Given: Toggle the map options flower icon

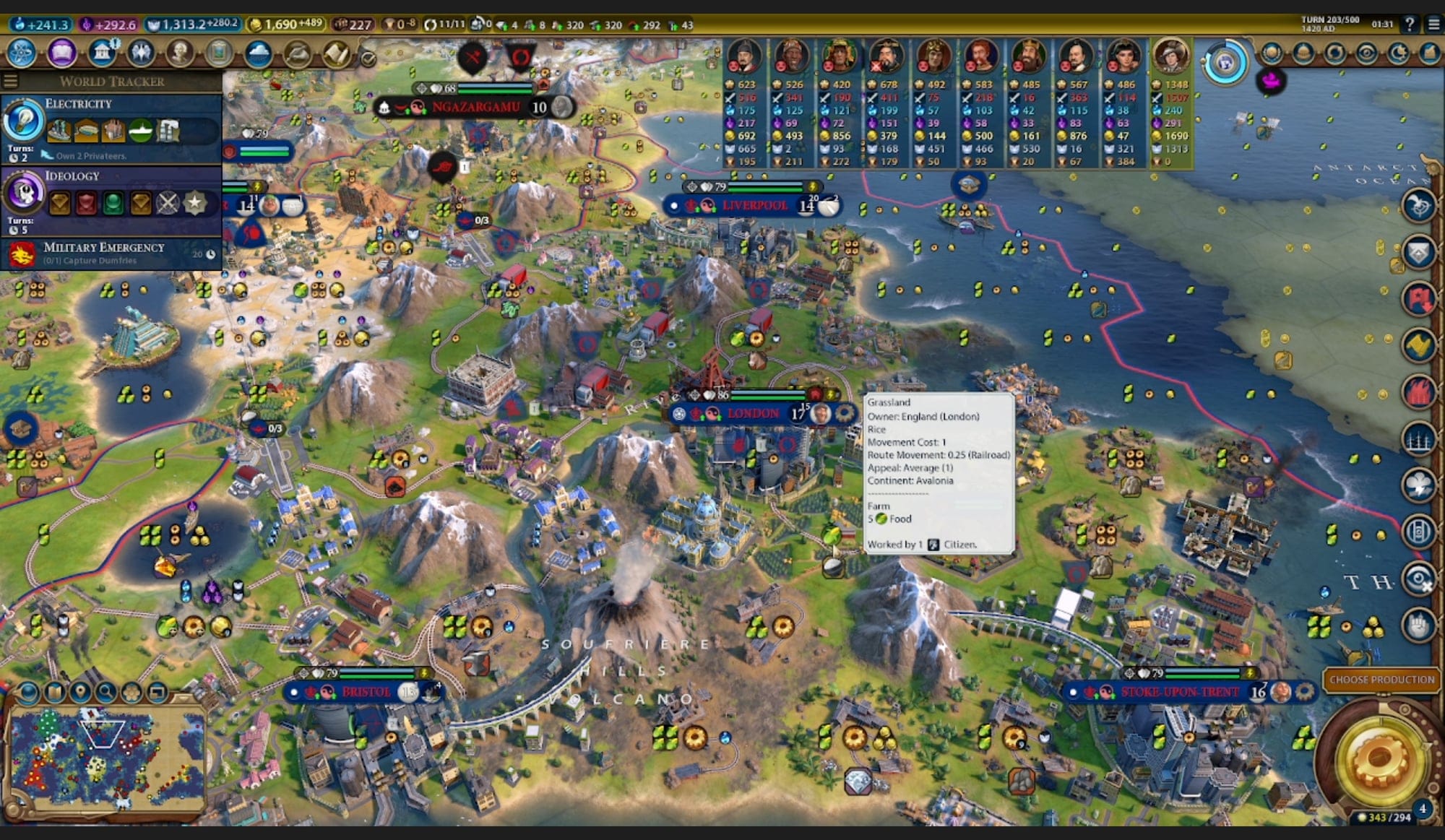Looking at the screenshot, I should coord(131,693).
